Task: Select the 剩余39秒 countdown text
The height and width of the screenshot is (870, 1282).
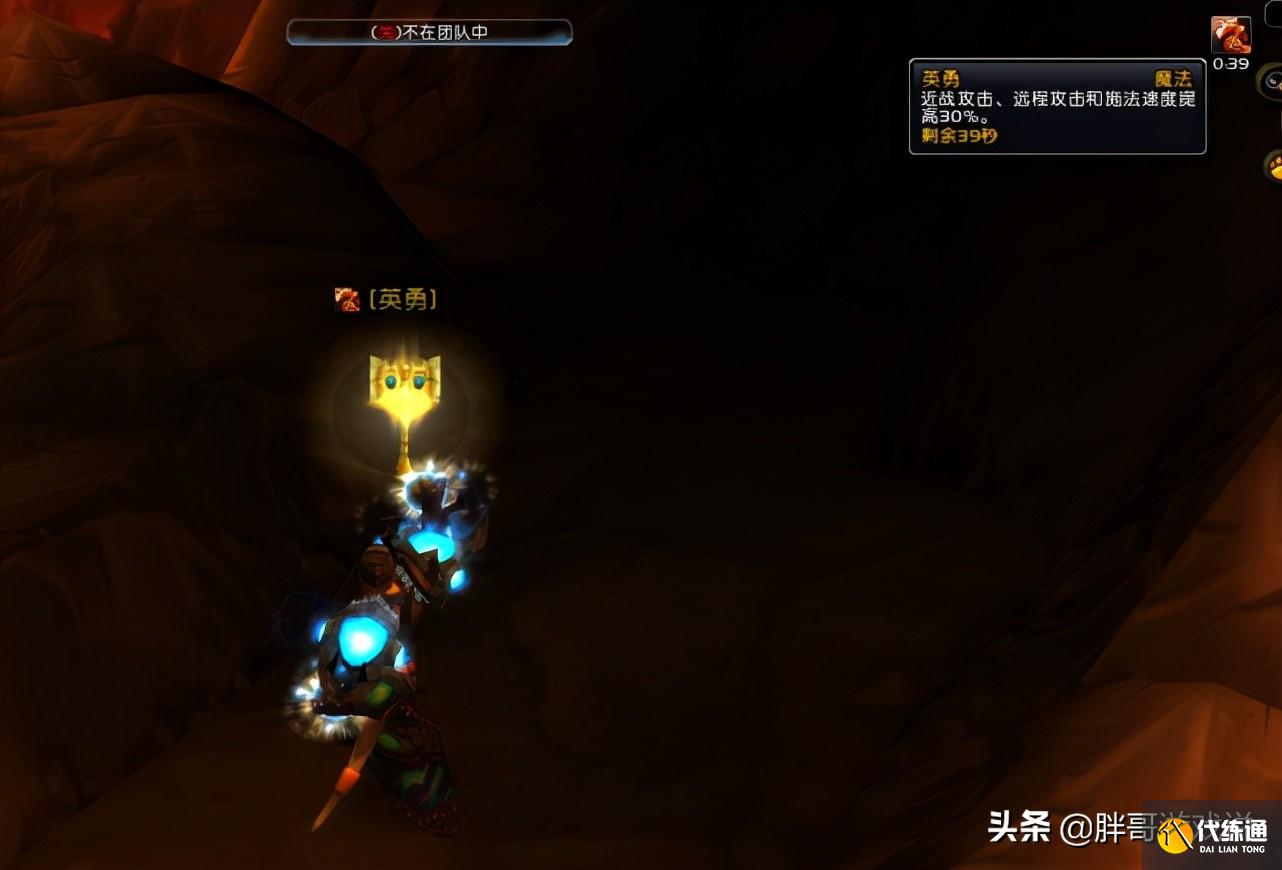Action: pyautogui.click(x=959, y=136)
